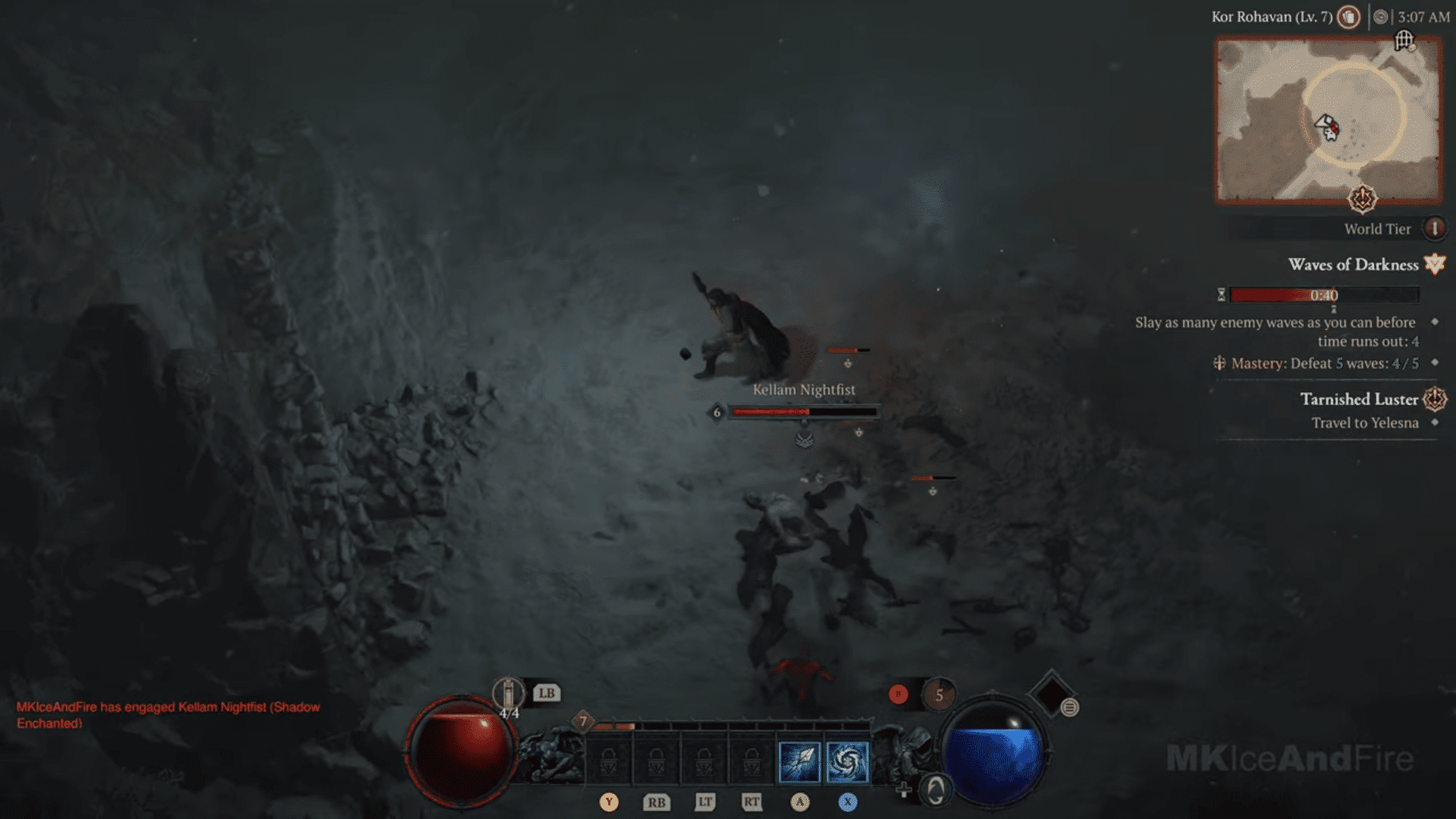The image size is (1456, 819).
Task: Open the emote wheel icon near mana orb
Action: pos(1070,708)
